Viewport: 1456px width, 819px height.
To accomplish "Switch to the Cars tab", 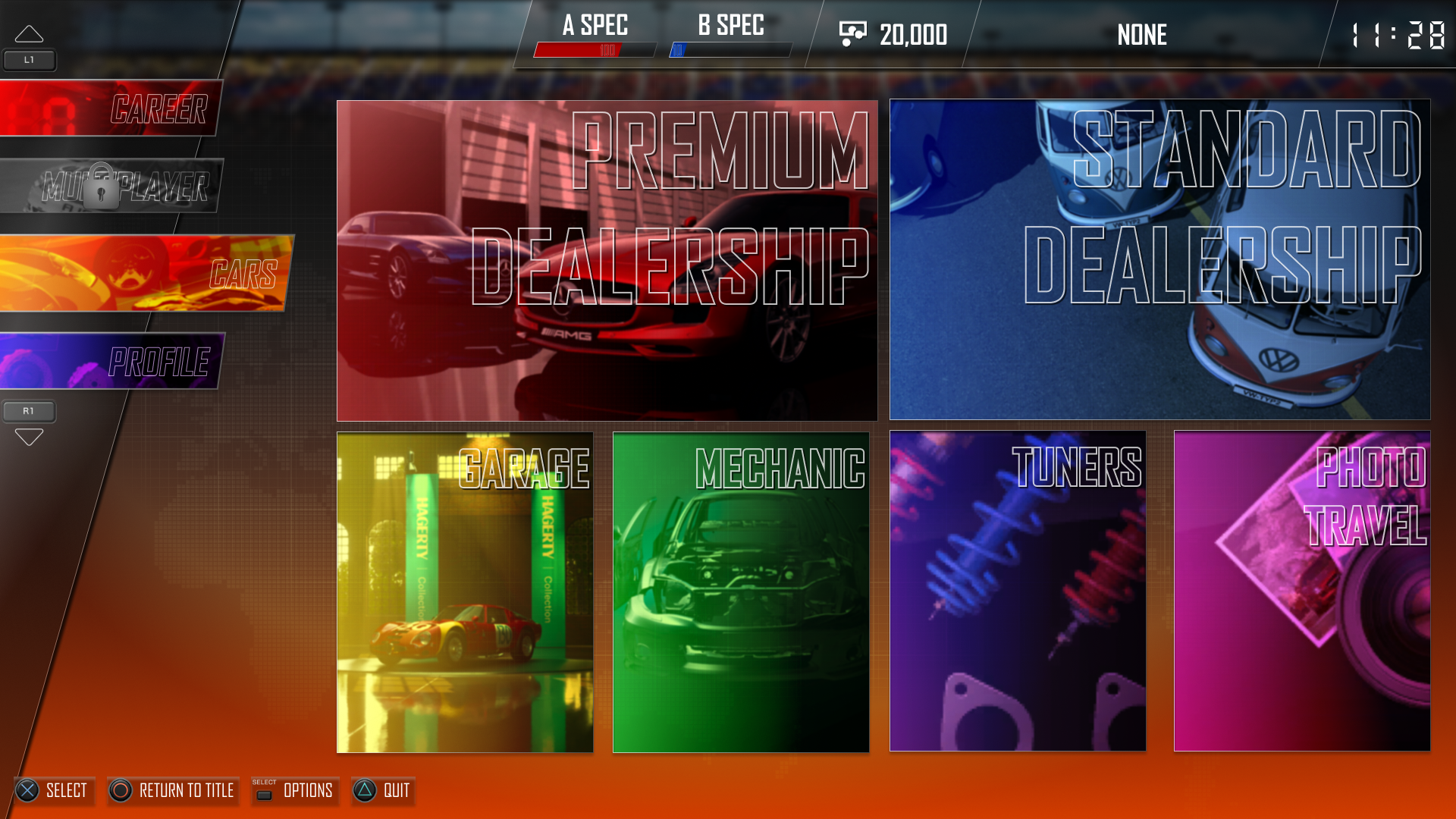I will [x=144, y=273].
